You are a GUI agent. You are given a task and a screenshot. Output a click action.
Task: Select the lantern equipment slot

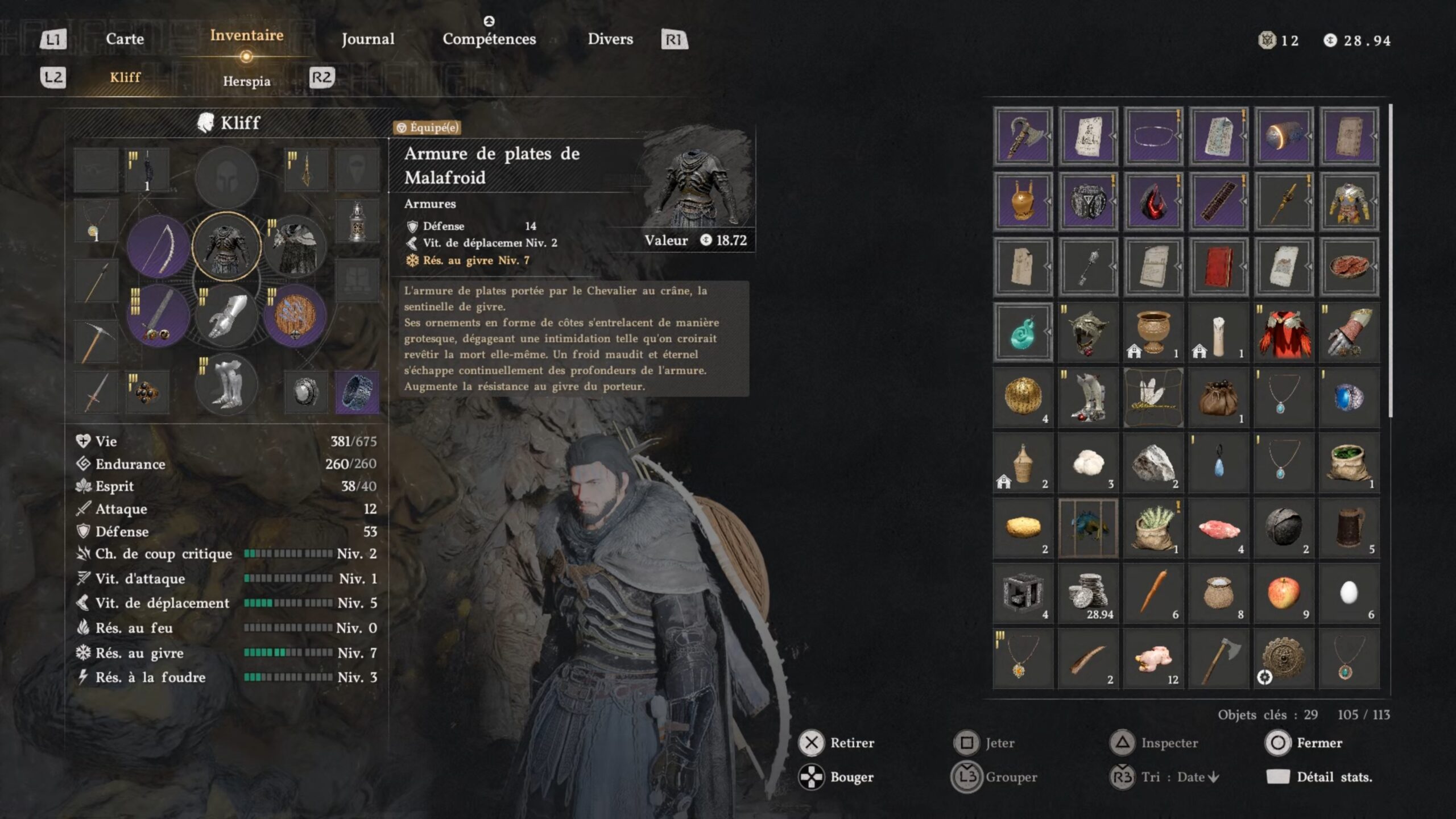(357, 222)
